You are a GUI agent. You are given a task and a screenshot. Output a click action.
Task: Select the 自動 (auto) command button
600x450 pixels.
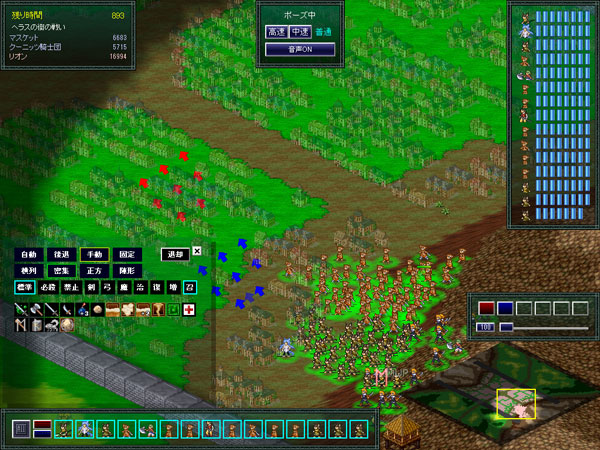[28, 254]
